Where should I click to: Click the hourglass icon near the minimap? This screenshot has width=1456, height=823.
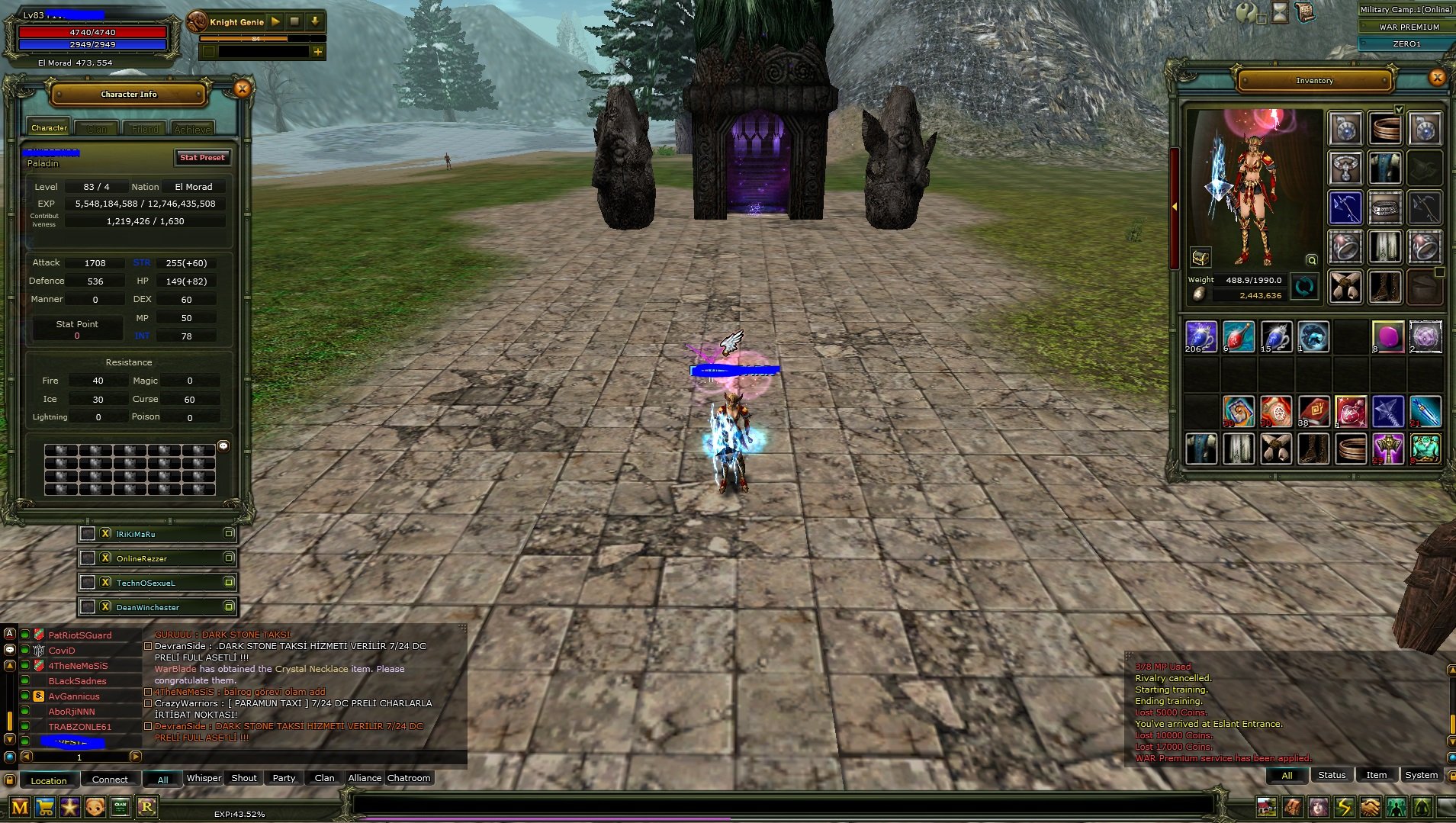click(x=1280, y=12)
